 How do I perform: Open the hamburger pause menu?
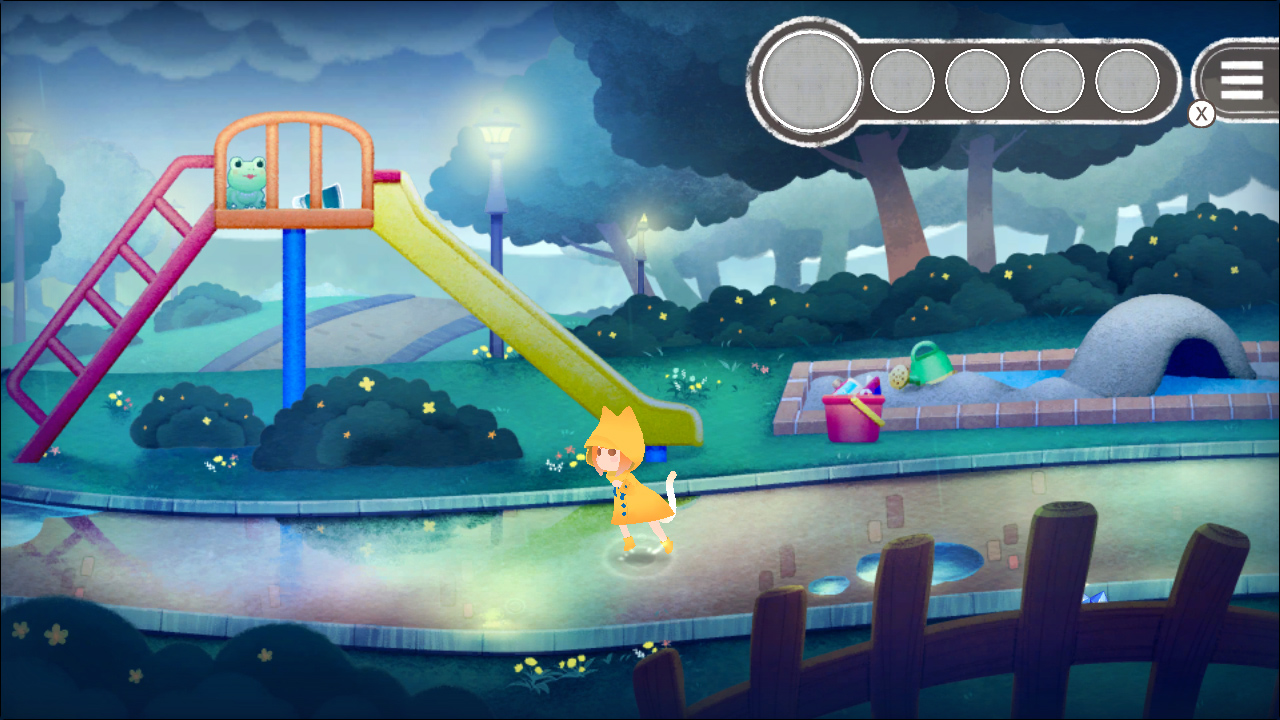(1240, 81)
